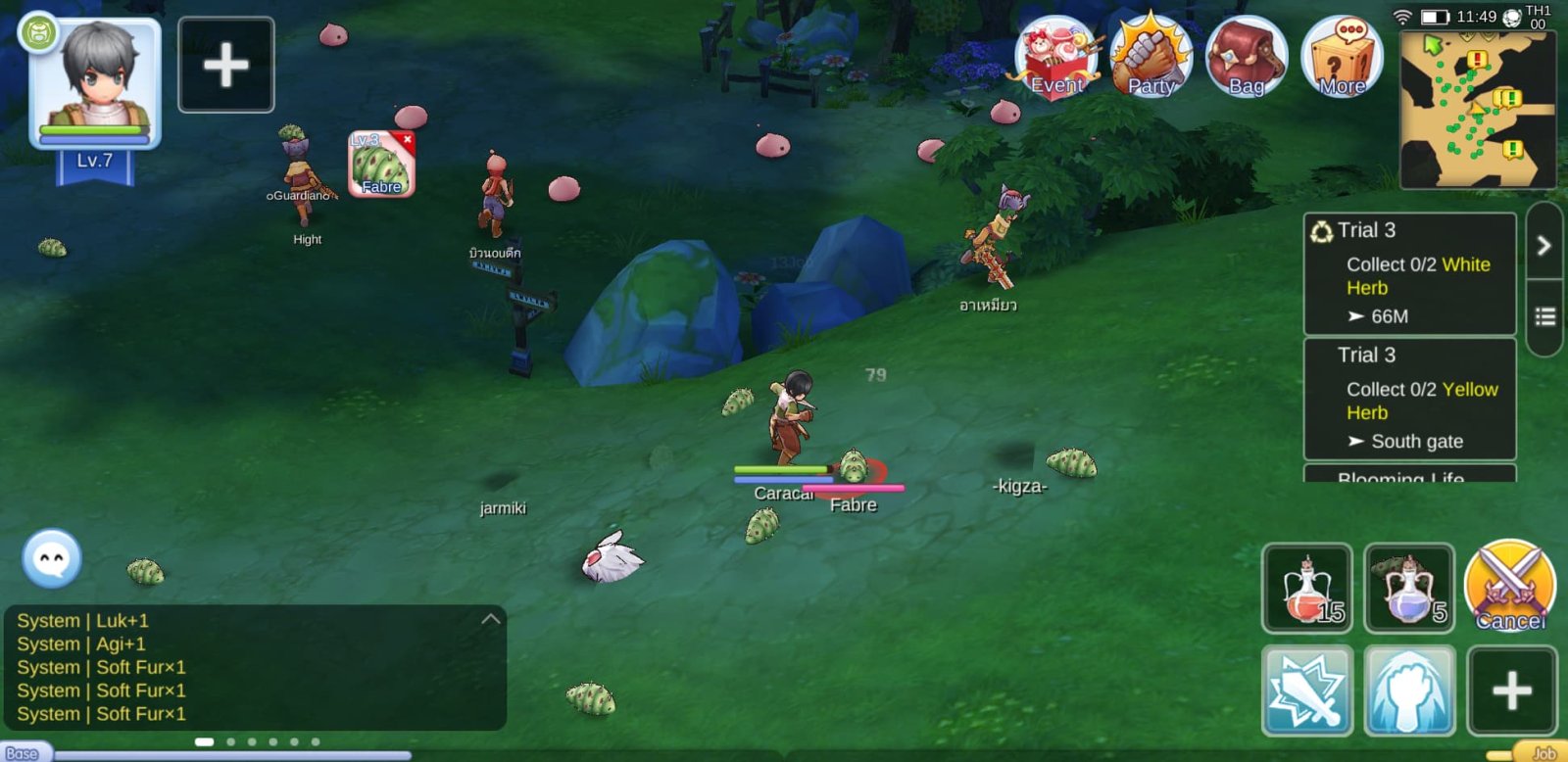
Task: Activate the glowing fist skill
Action: pyautogui.click(x=1409, y=691)
